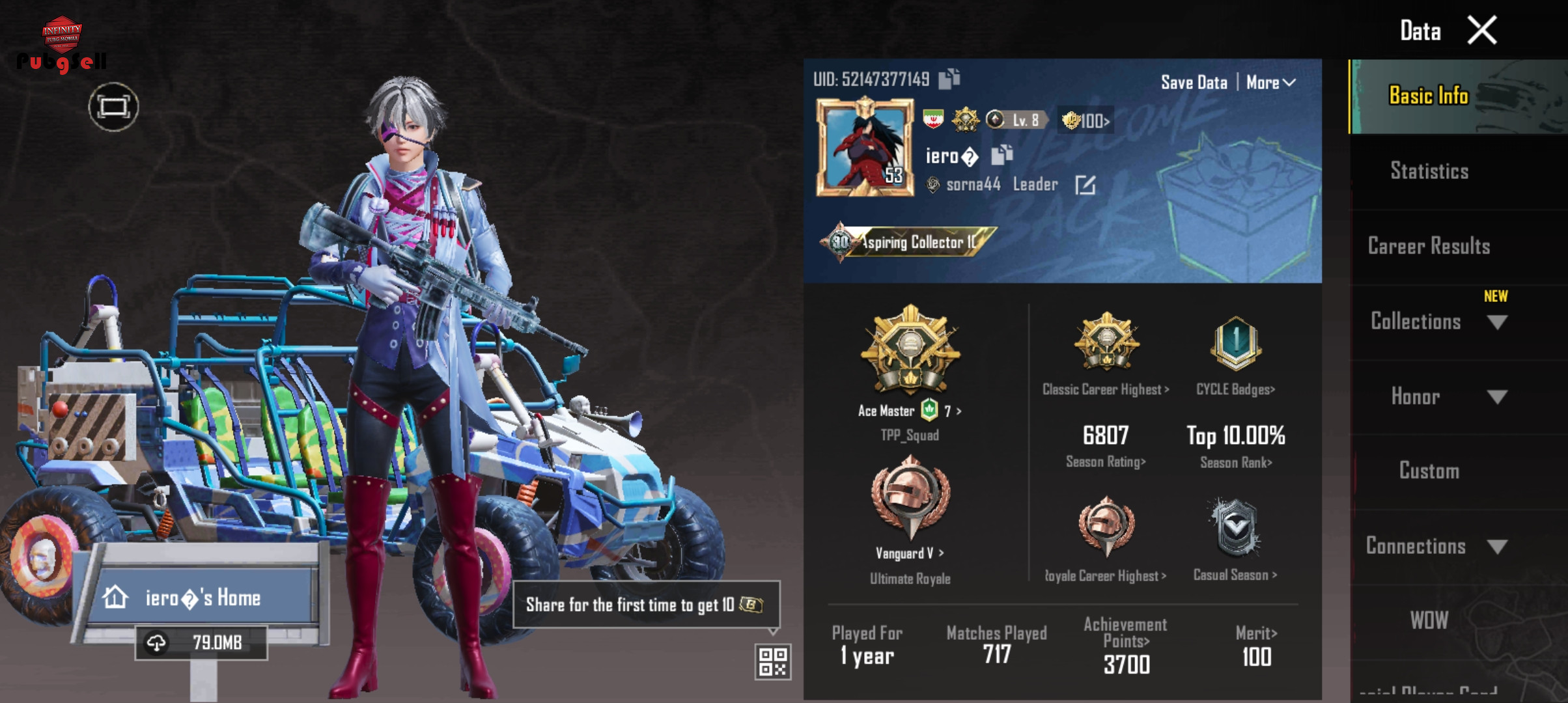Toggle the fullscreen character view
This screenshot has width=1568, height=703.
[113, 107]
